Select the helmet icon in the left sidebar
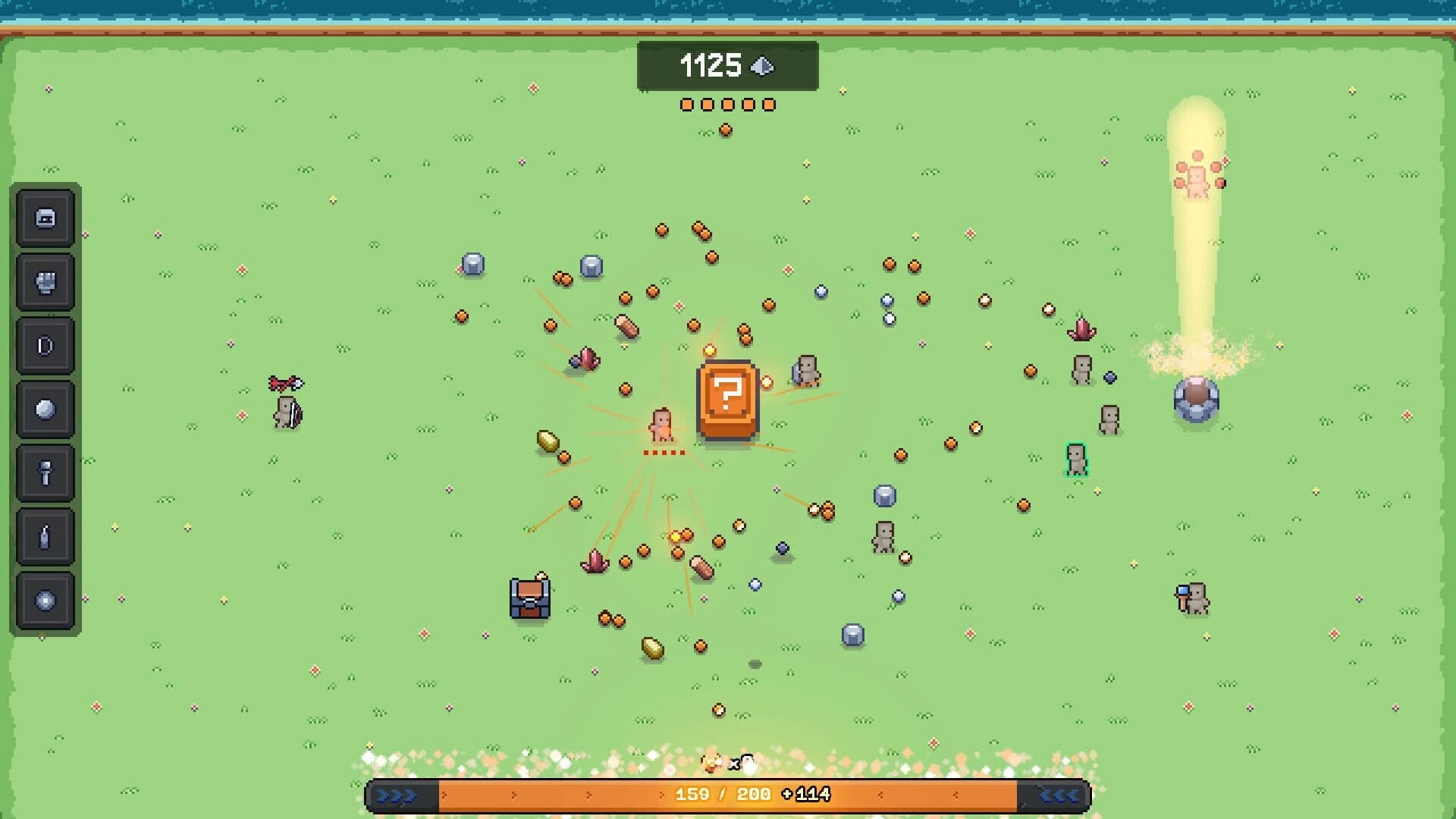The image size is (1456, 819). pyautogui.click(x=45, y=218)
